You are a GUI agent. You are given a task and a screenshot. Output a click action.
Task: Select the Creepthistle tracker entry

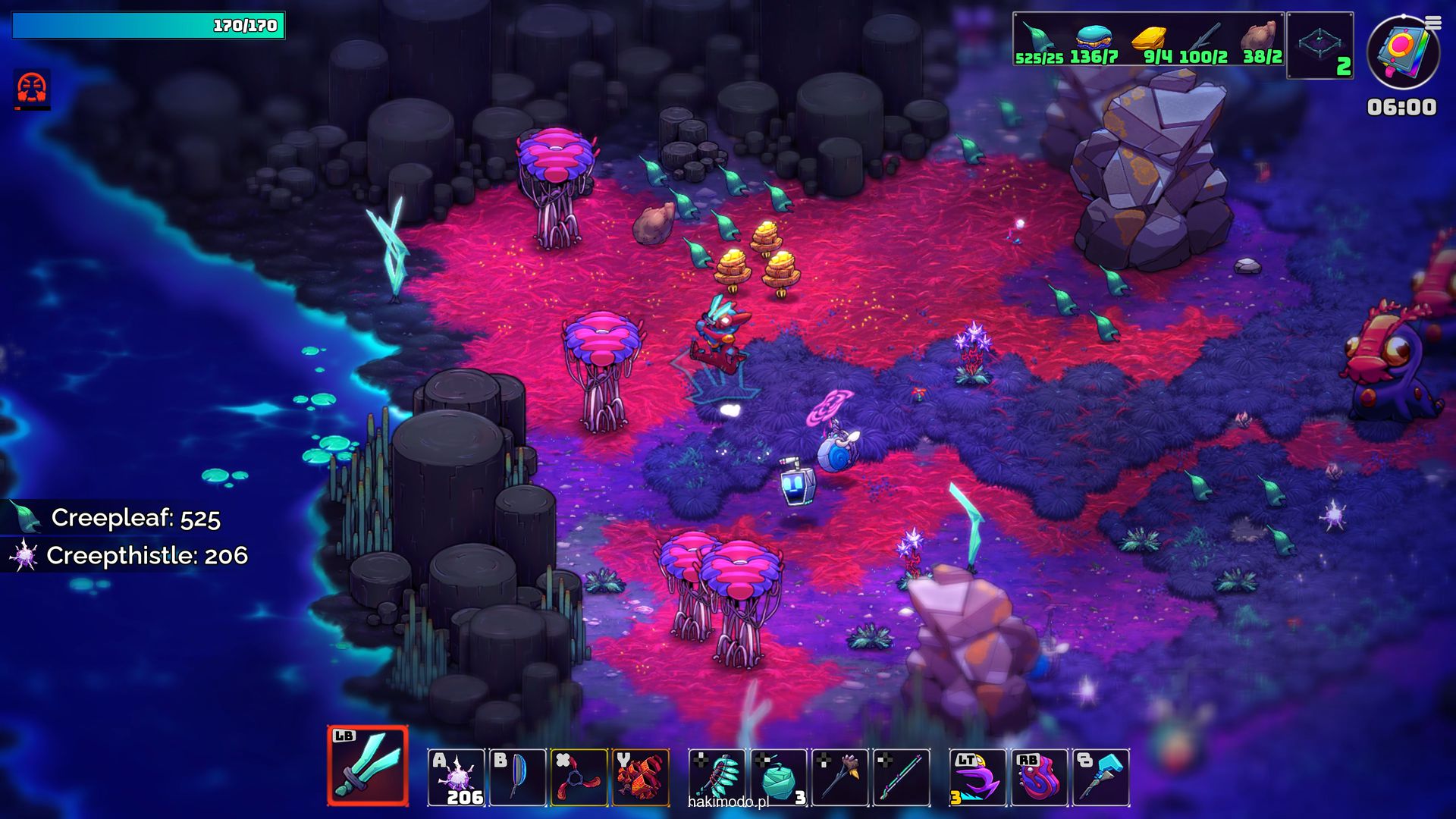129,555
